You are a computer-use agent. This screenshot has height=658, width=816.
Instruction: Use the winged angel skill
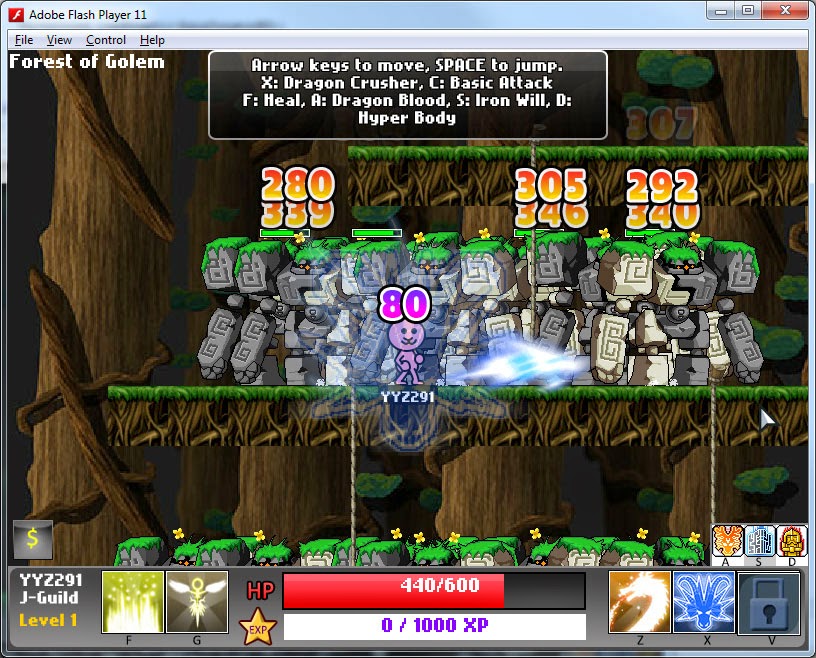tap(197, 602)
